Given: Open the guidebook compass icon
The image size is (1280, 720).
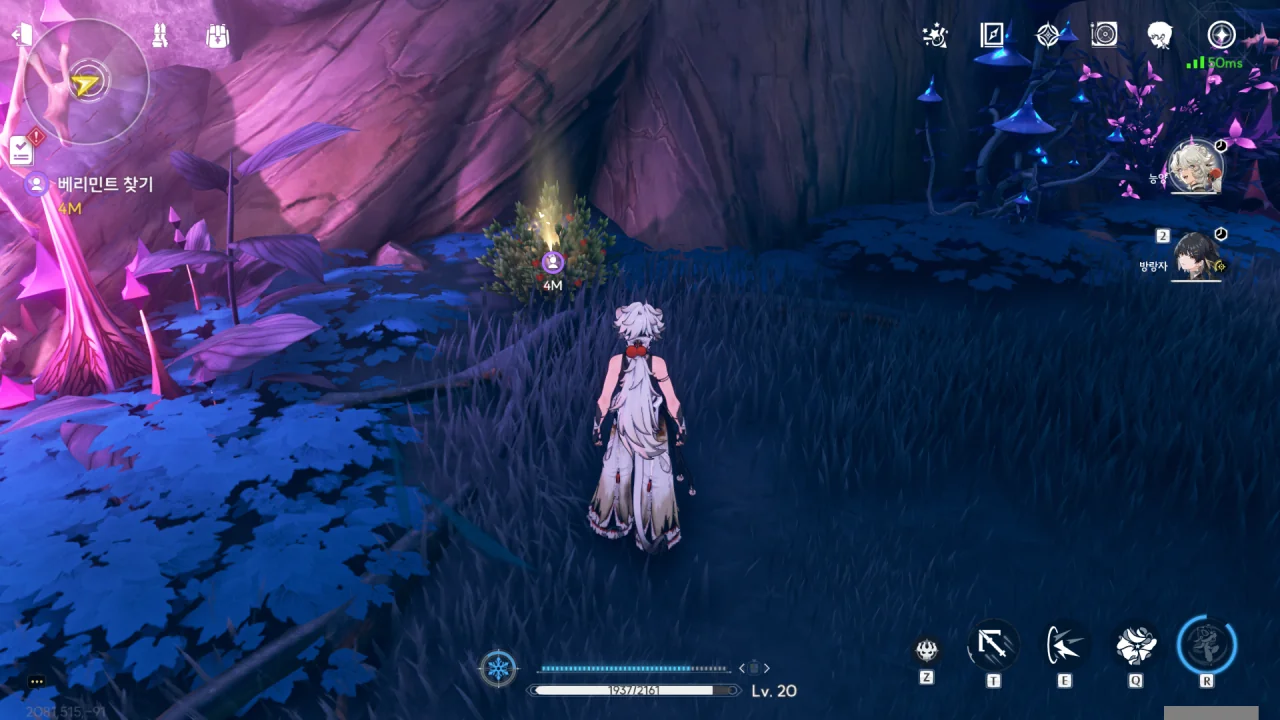Looking at the screenshot, I should pos(991,36).
